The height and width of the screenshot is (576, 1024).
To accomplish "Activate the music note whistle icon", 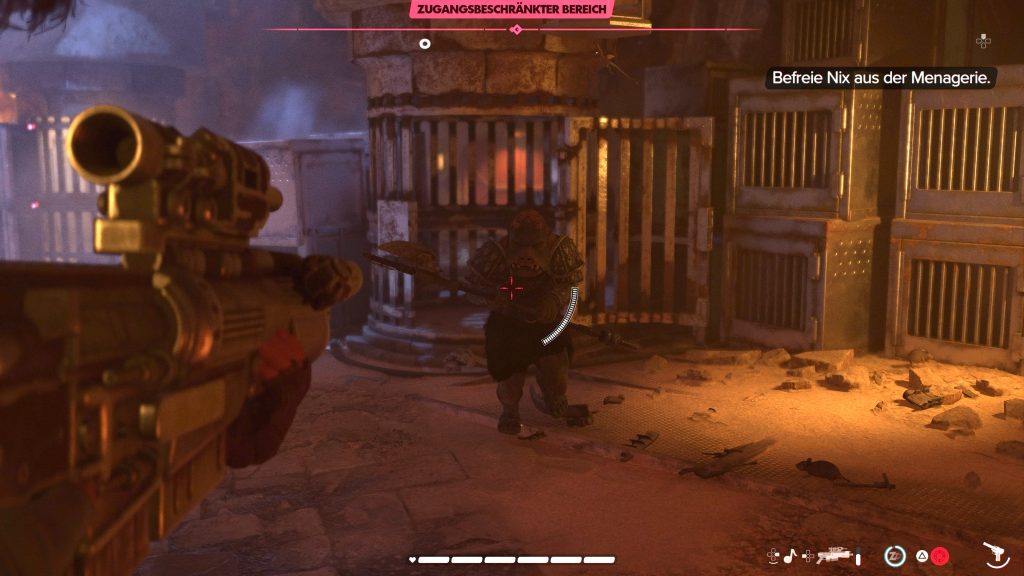I will click(788, 556).
